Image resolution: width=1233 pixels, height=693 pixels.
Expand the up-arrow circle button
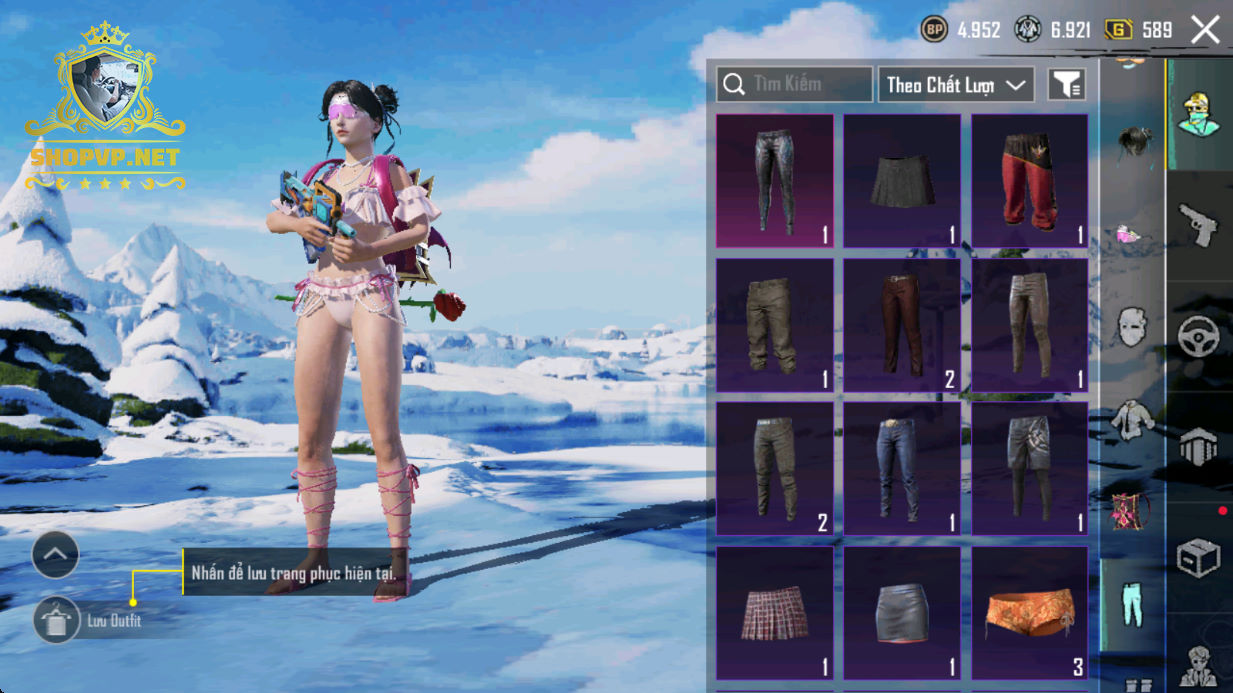pyautogui.click(x=55, y=554)
